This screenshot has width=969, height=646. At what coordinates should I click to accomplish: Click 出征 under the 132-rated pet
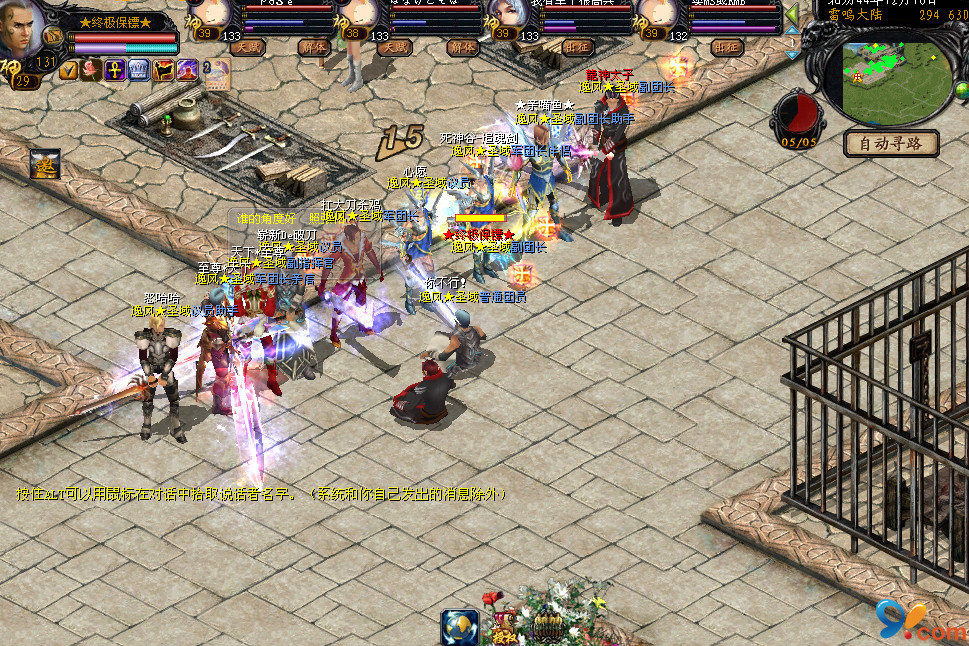(727, 46)
